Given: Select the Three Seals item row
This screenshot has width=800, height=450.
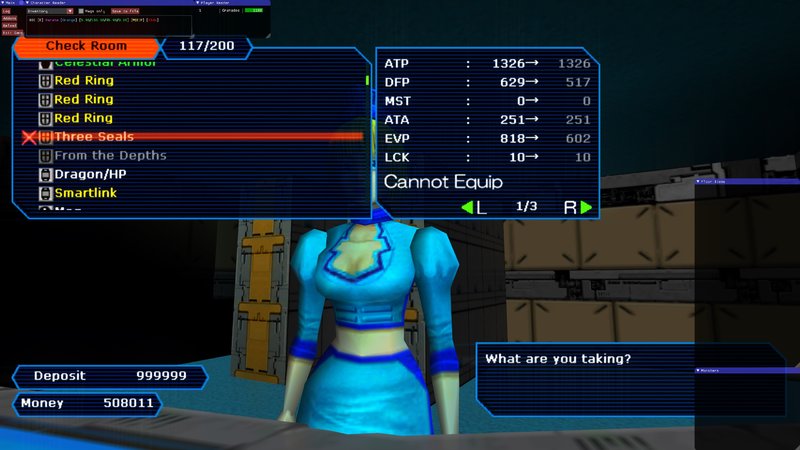Looking at the screenshot, I should (x=94, y=136).
